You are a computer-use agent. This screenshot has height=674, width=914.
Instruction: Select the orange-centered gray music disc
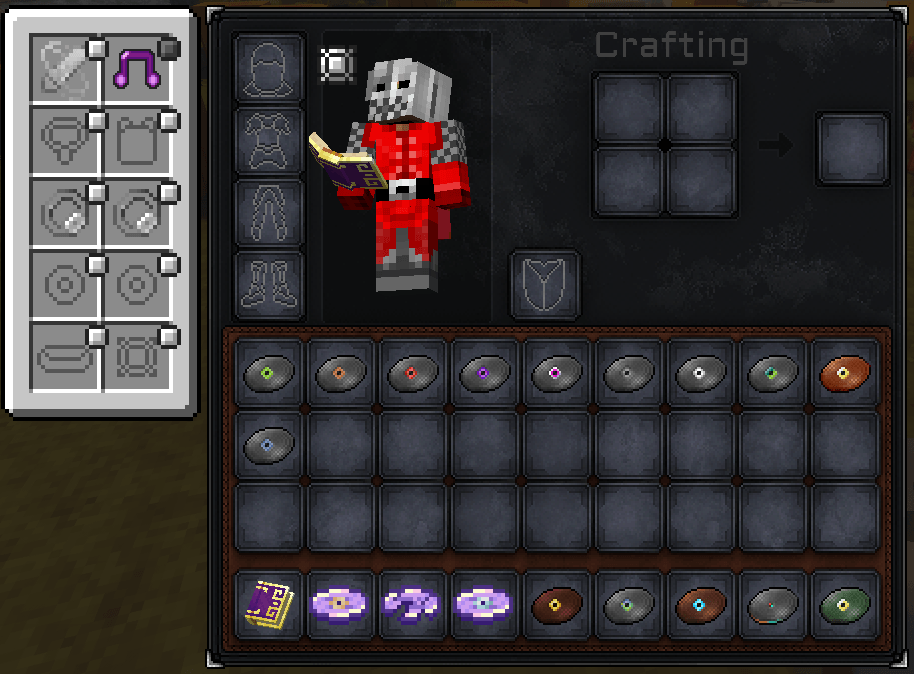click(x=342, y=373)
